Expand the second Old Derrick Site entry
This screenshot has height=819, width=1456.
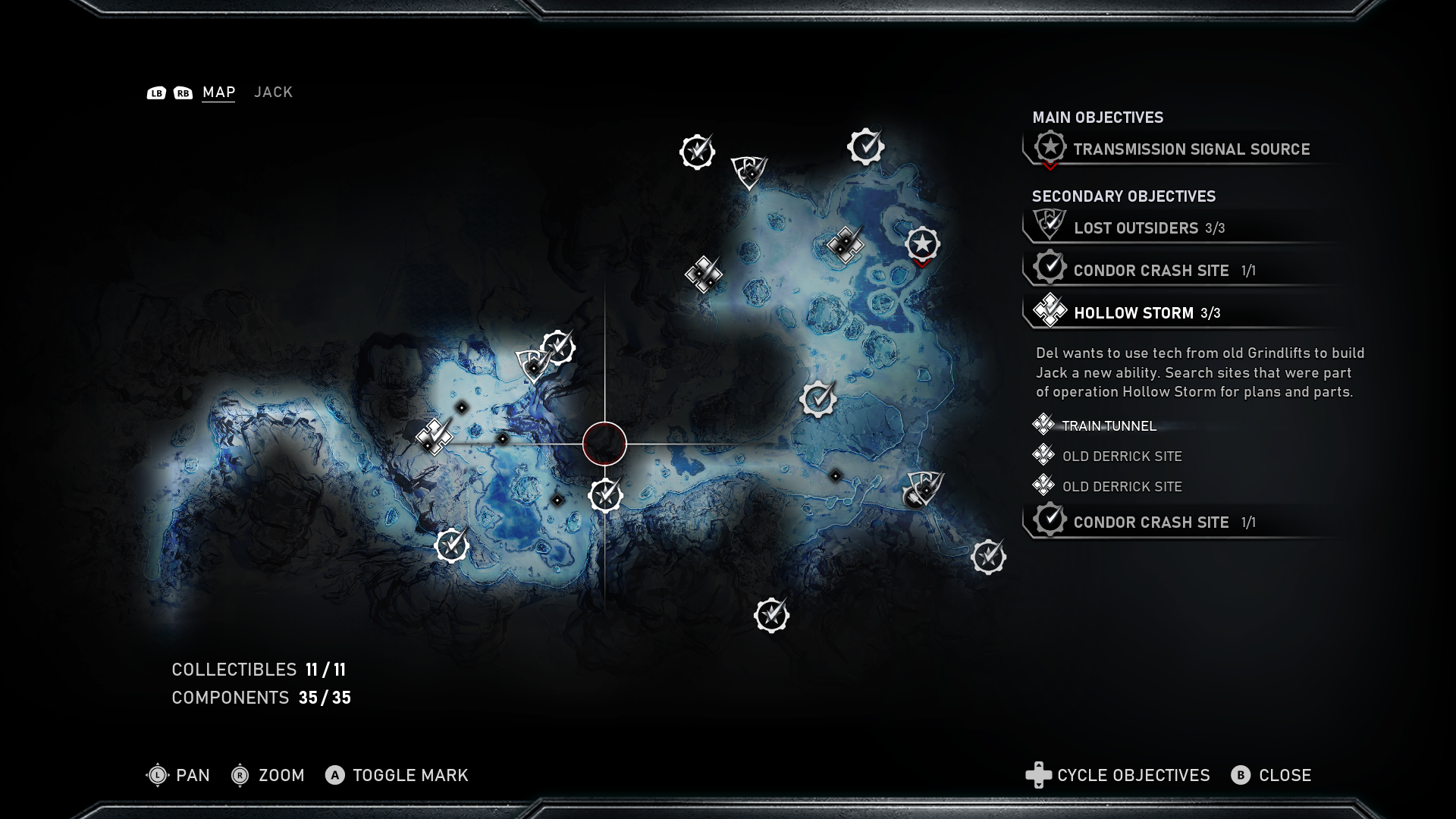(x=1121, y=486)
